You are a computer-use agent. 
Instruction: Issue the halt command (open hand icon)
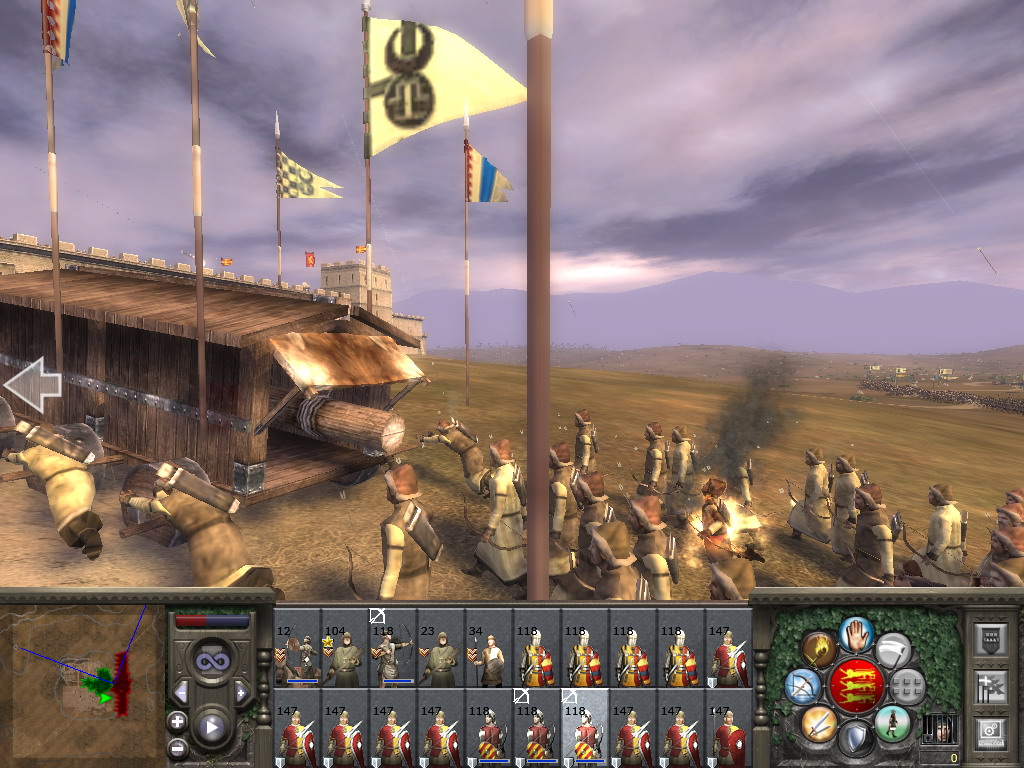click(x=856, y=633)
